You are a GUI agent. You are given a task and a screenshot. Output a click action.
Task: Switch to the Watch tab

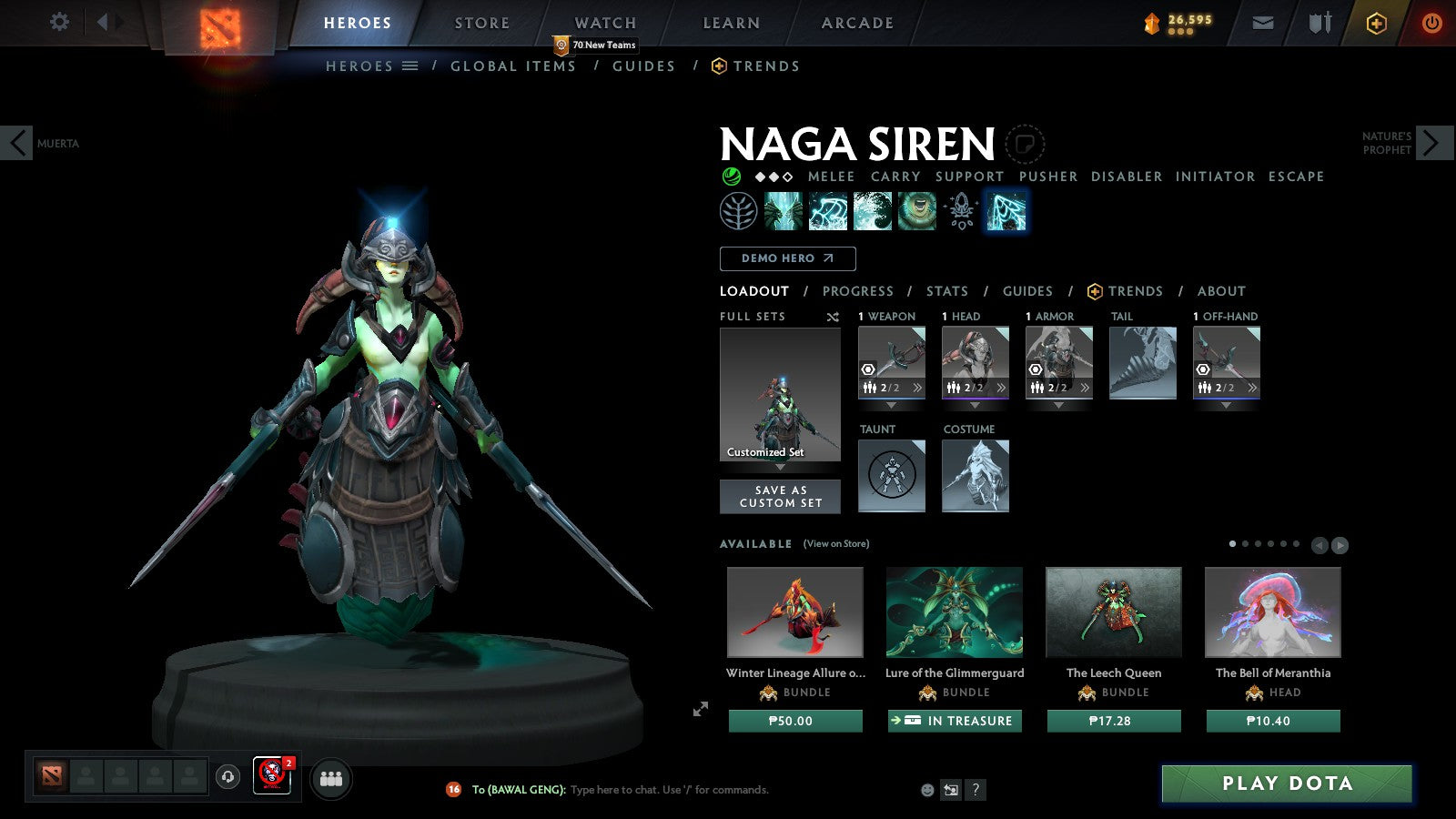[x=605, y=23]
